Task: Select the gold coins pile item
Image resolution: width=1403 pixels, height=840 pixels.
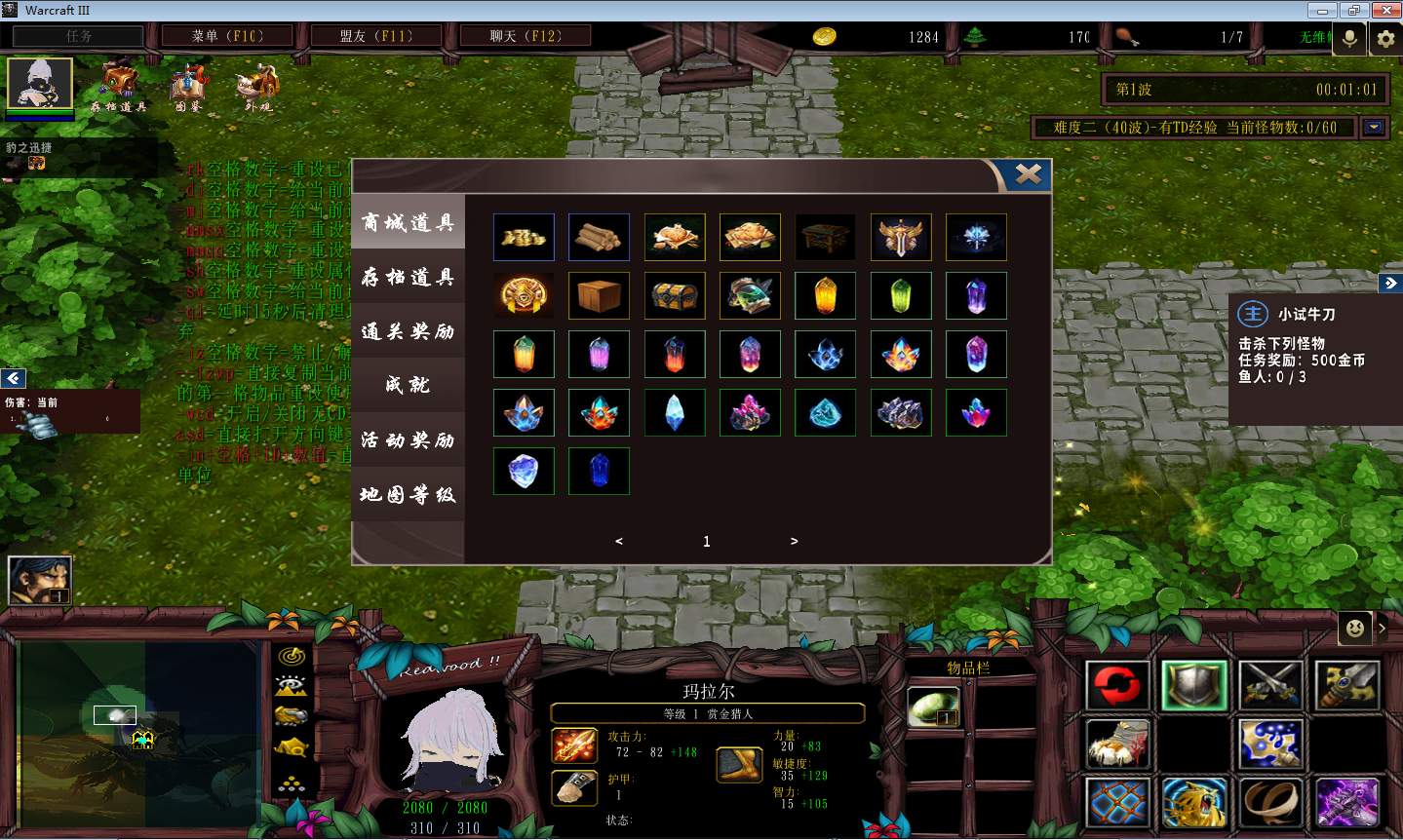Action: click(x=524, y=238)
